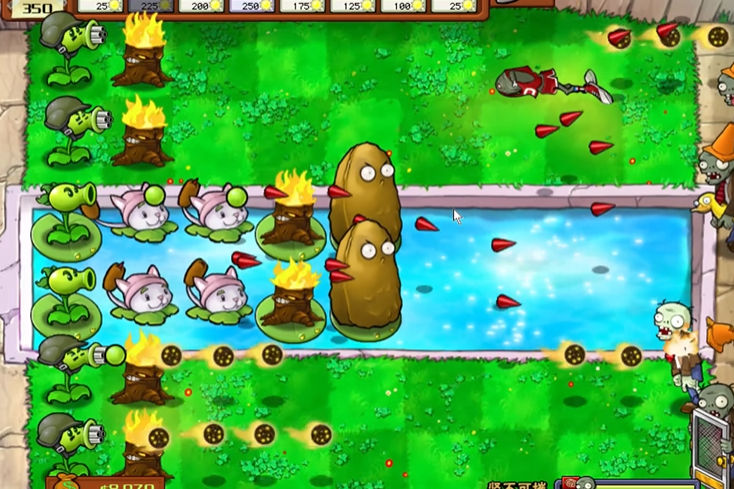The image size is (734, 489).
Task: Pick the 250-sun seed packet
Action: [x=251, y=6]
